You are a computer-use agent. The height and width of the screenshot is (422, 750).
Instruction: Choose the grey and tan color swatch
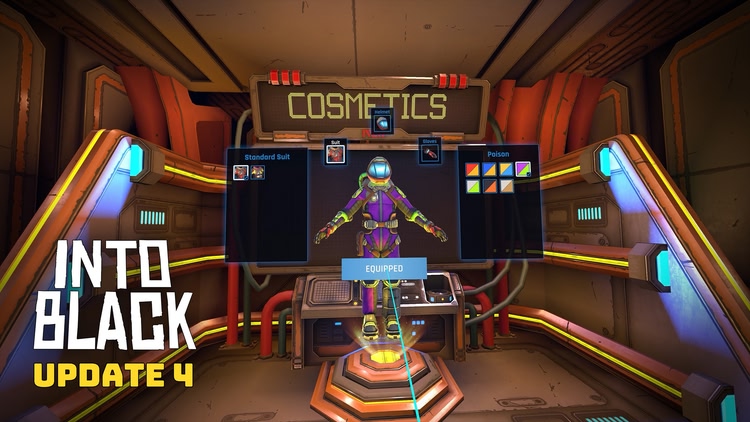[506, 186]
